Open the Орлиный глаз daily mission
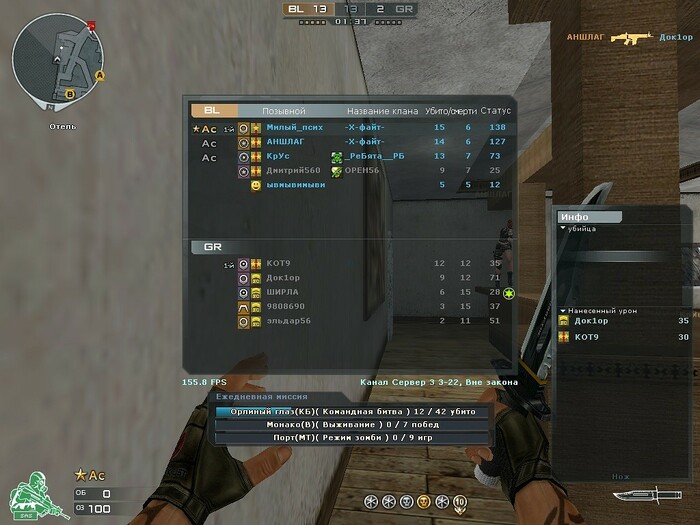The height and width of the screenshot is (525, 700). pos(352,411)
